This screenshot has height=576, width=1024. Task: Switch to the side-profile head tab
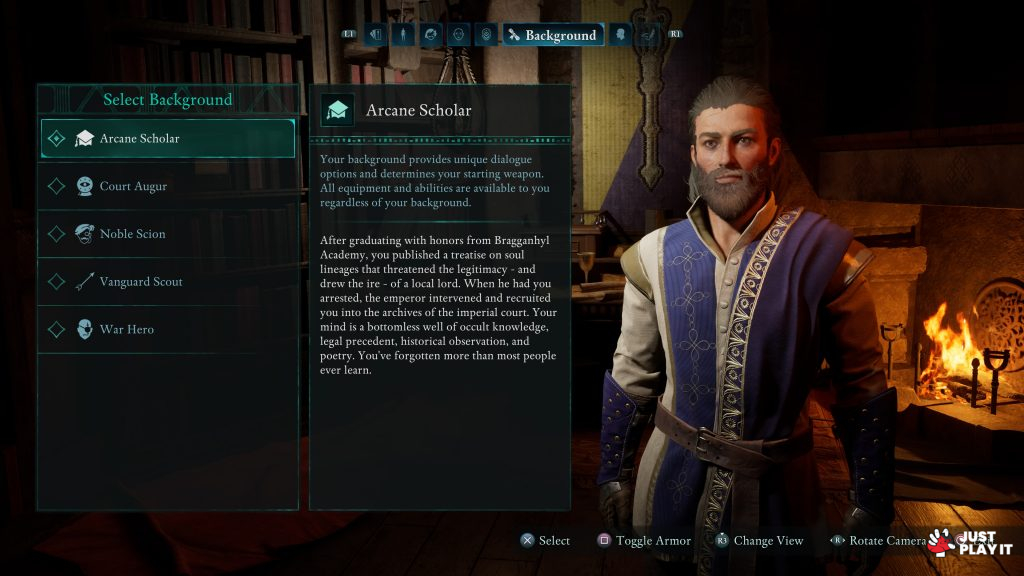click(620, 35)
